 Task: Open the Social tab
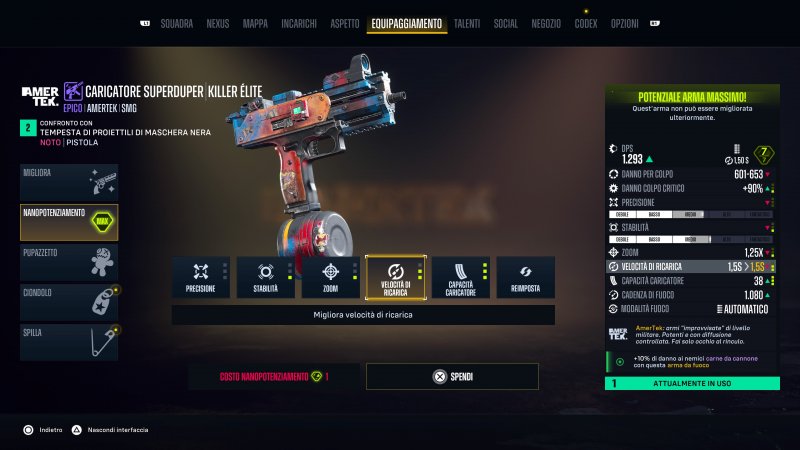(505, 23)
